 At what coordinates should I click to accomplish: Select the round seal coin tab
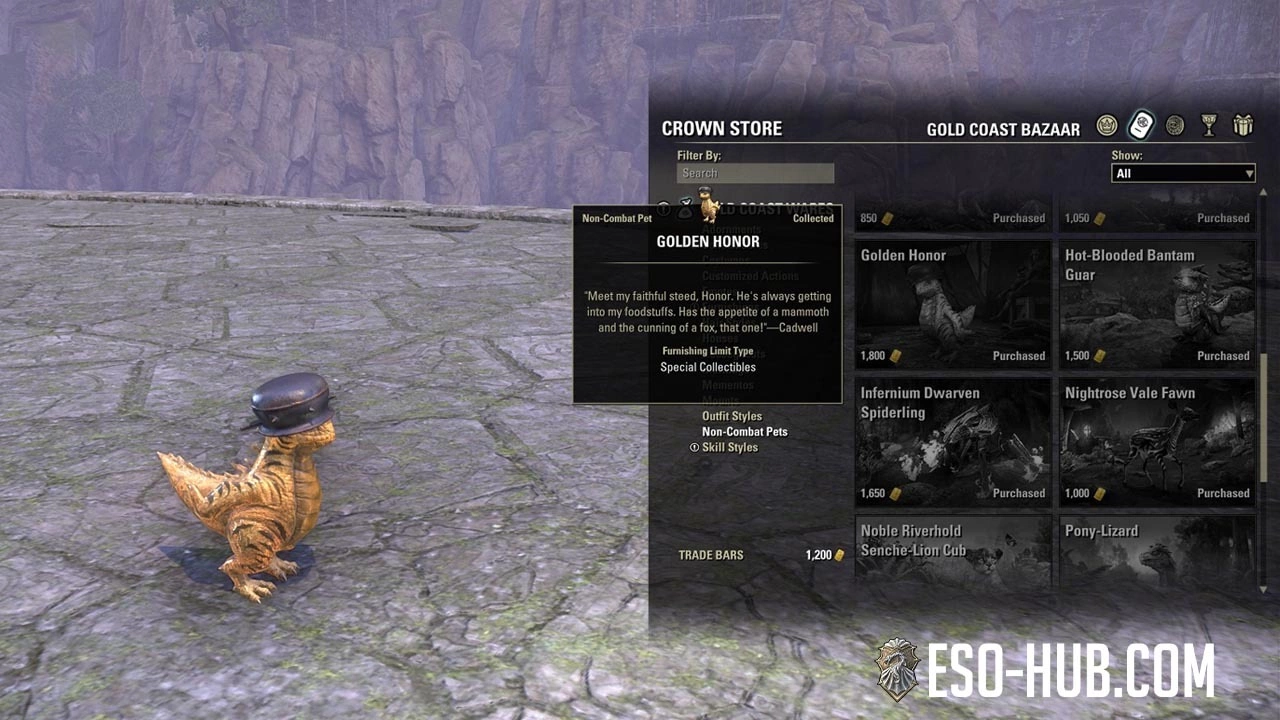point(1175,126)
